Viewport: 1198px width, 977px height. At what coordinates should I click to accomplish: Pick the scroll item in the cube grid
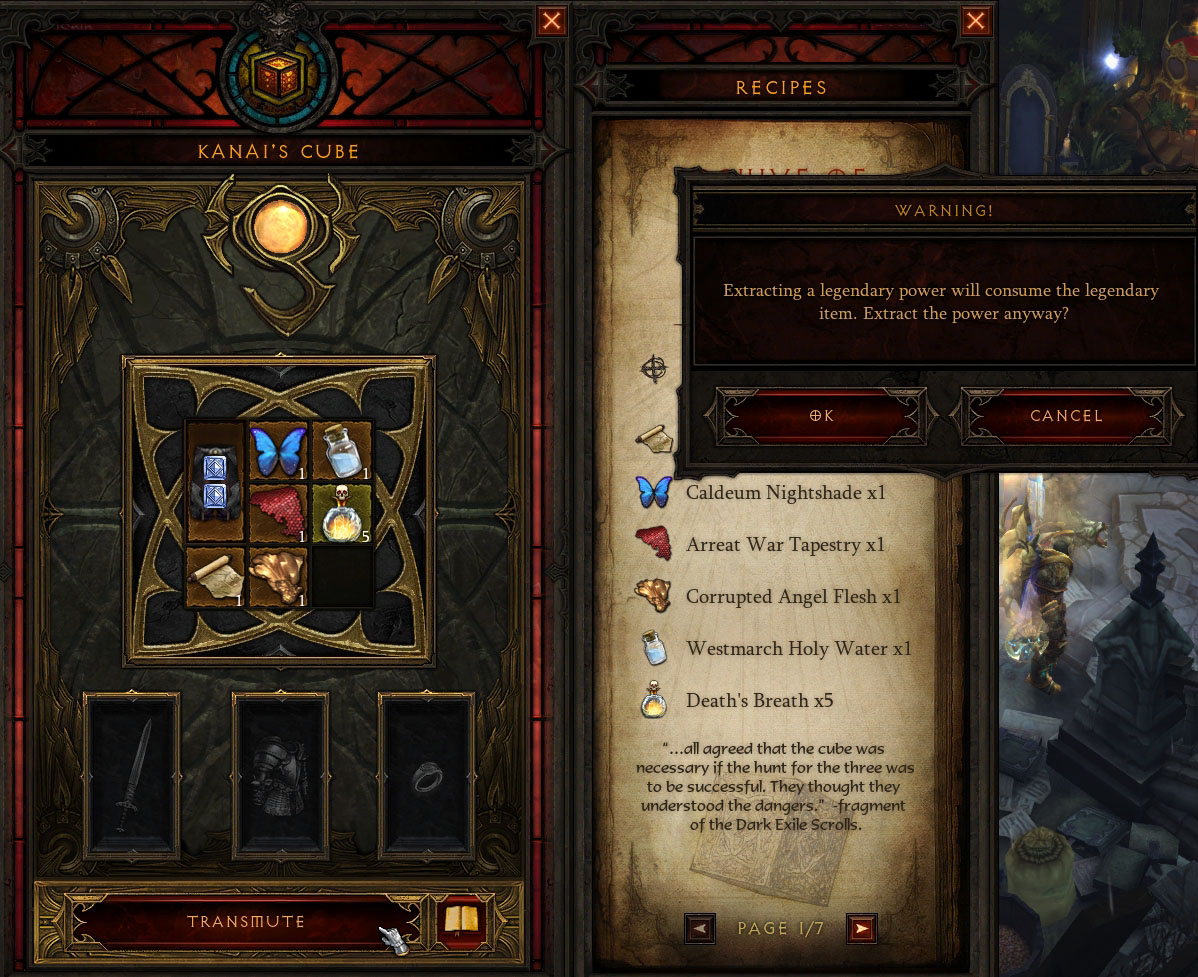[x=217, y=576]
